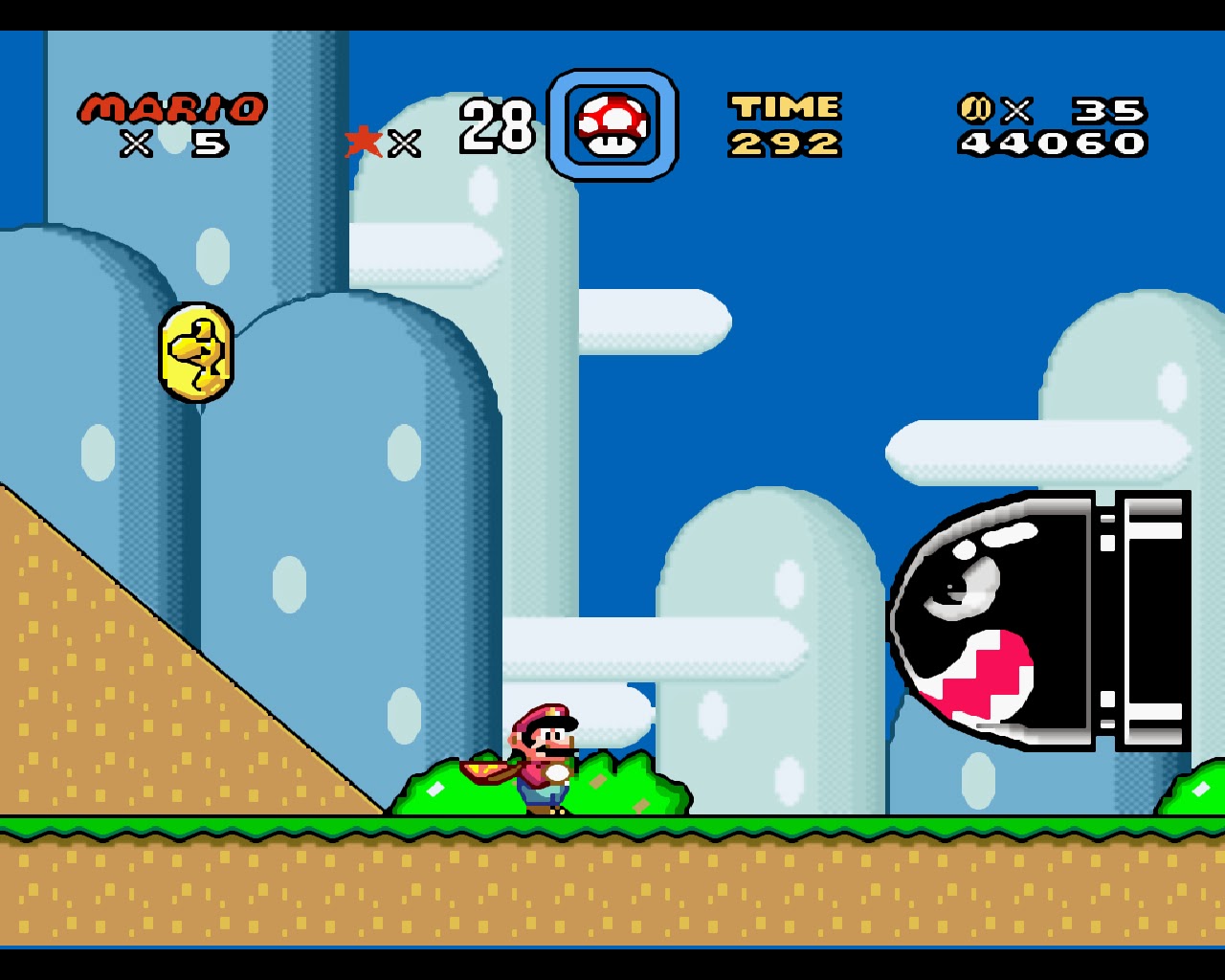
Task: Click the red star icon in the HUD
Action: (x=366, y=142)
